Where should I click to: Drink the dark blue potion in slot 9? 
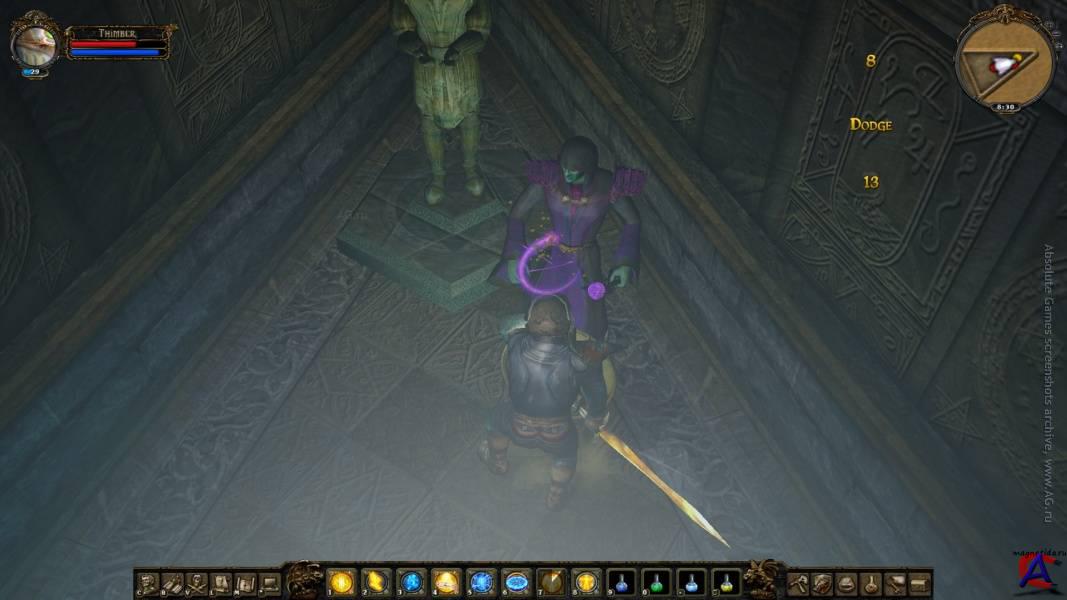622,582
